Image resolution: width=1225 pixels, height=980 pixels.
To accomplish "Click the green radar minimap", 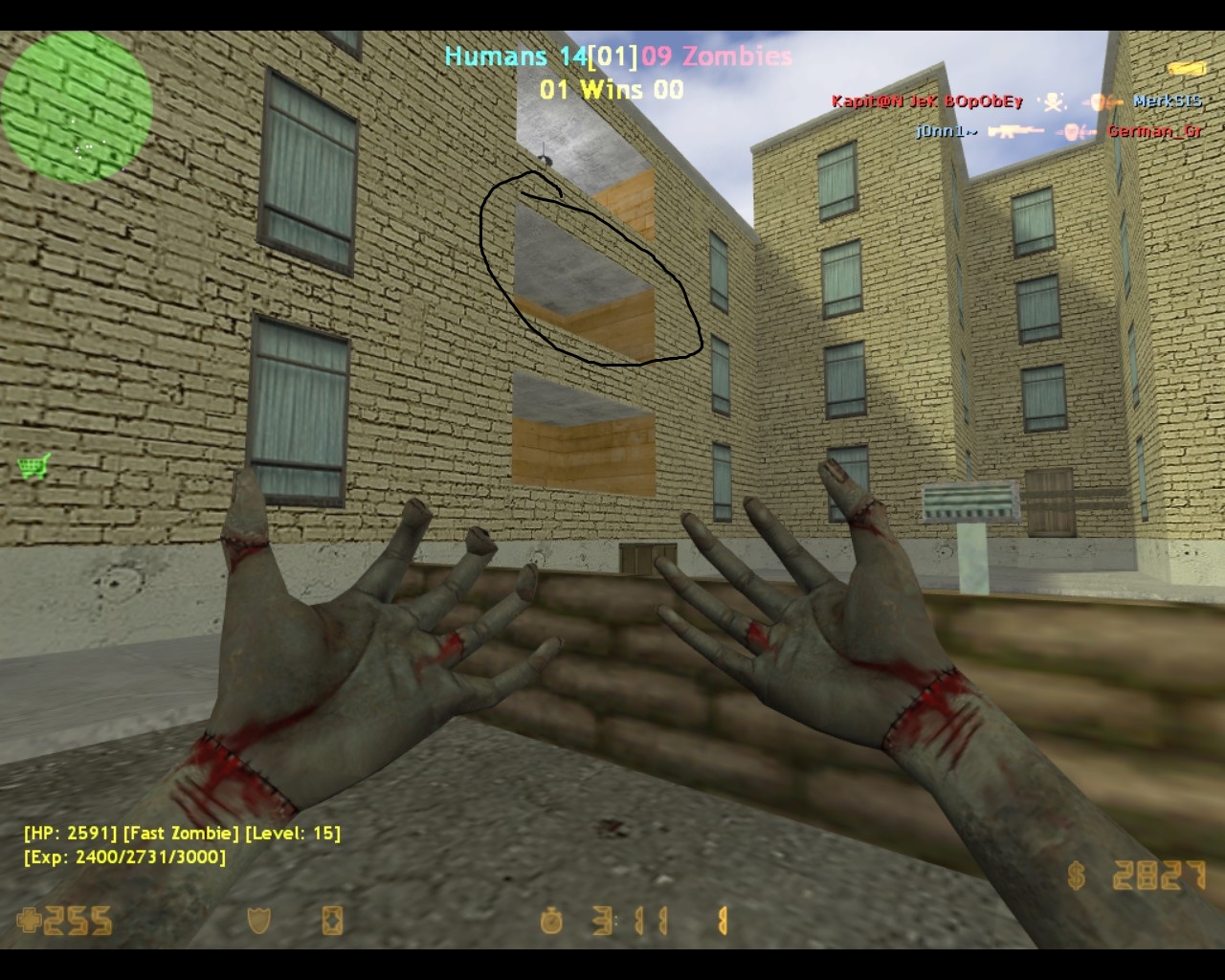I will click(x=77, y=105).
